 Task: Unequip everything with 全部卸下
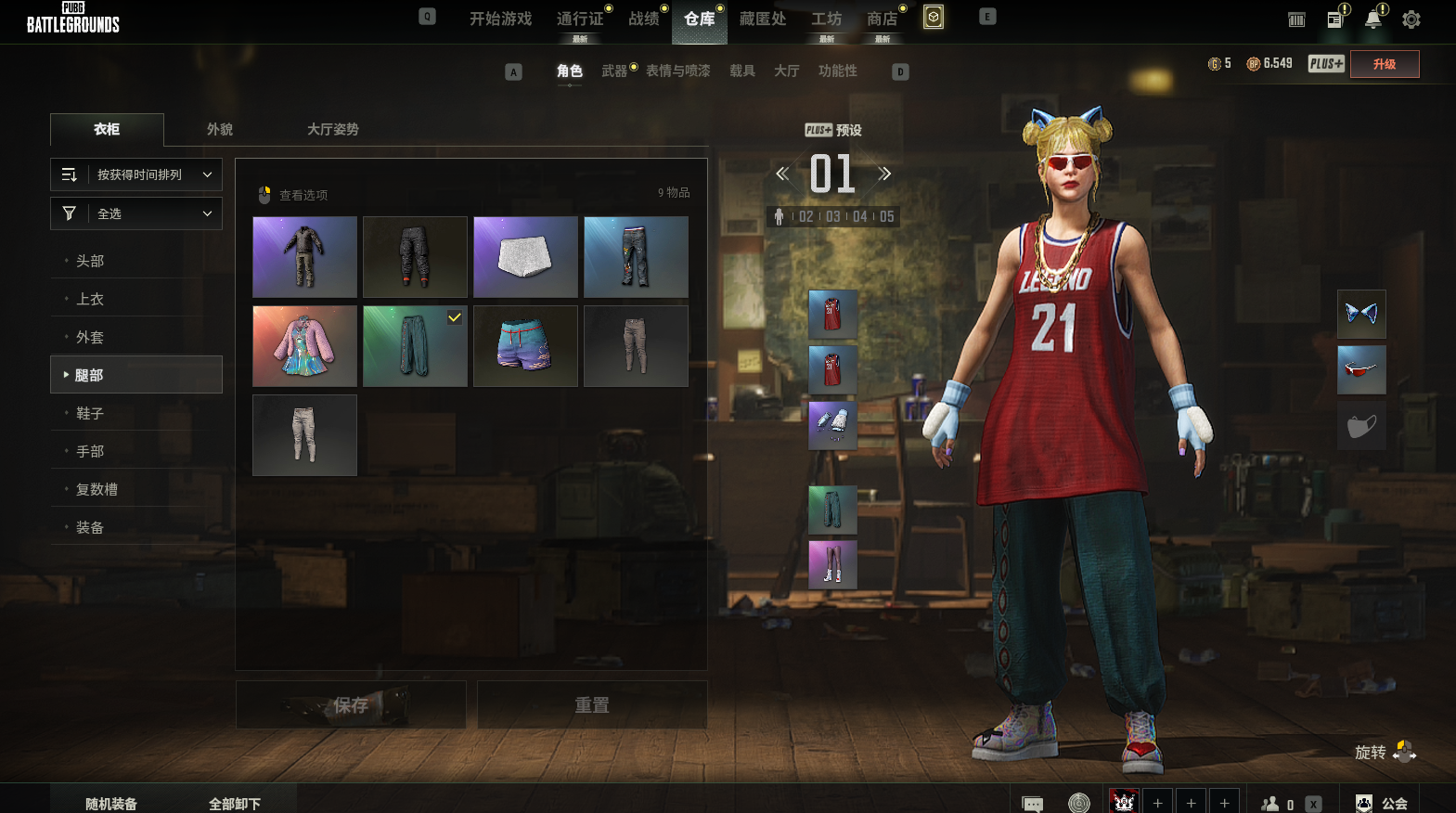click(235, 804)
